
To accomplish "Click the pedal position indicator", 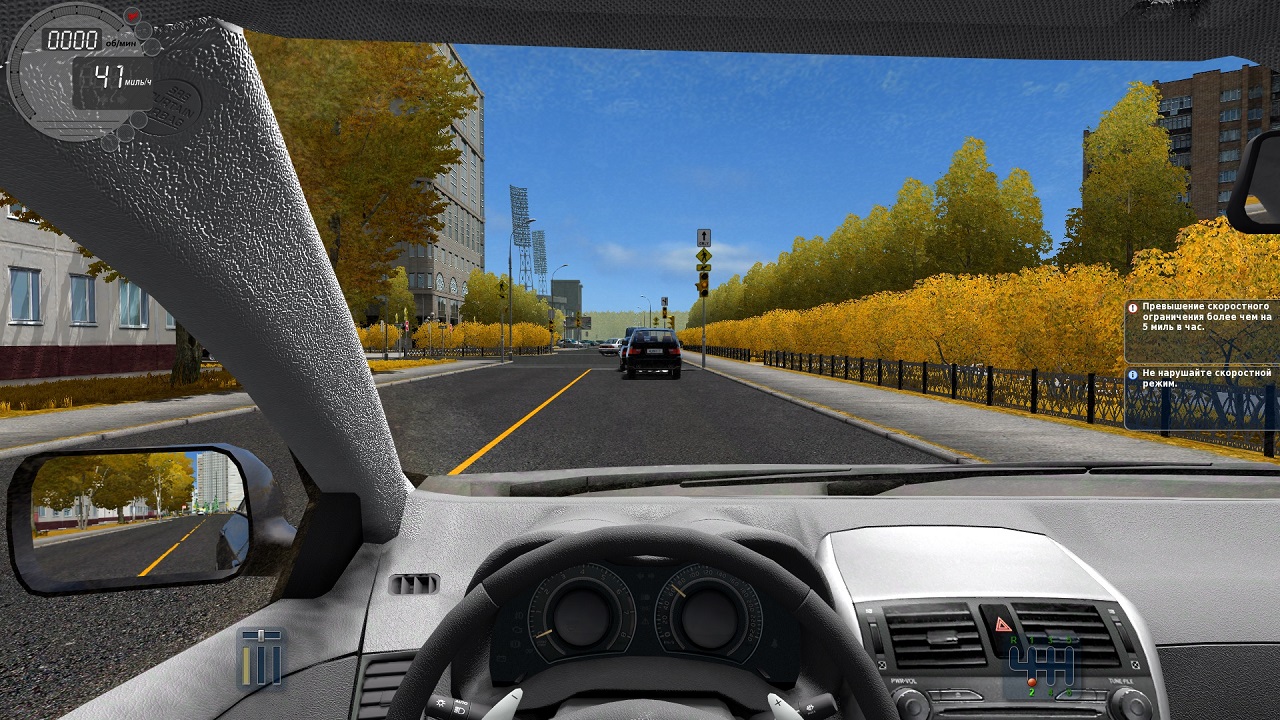I will [x=261, y=657].
